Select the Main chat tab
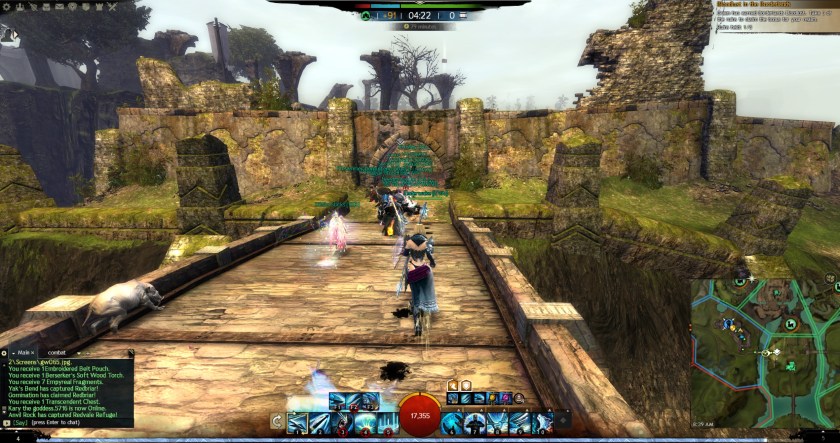 [27, 353]
